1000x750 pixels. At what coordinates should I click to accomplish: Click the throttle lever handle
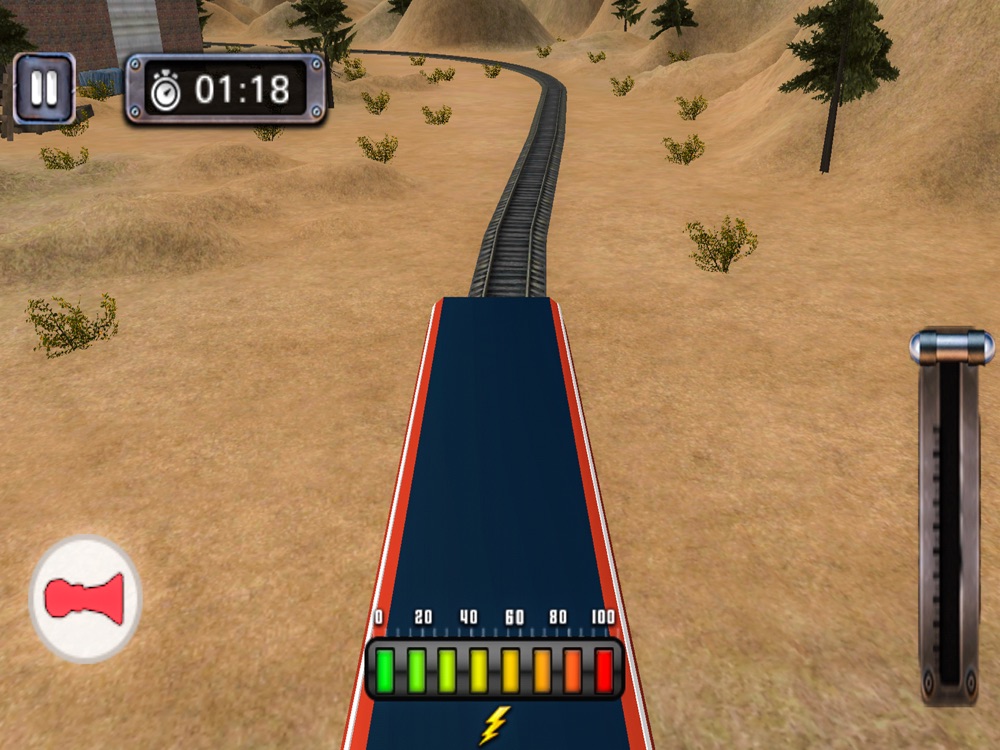pos(951,347)
